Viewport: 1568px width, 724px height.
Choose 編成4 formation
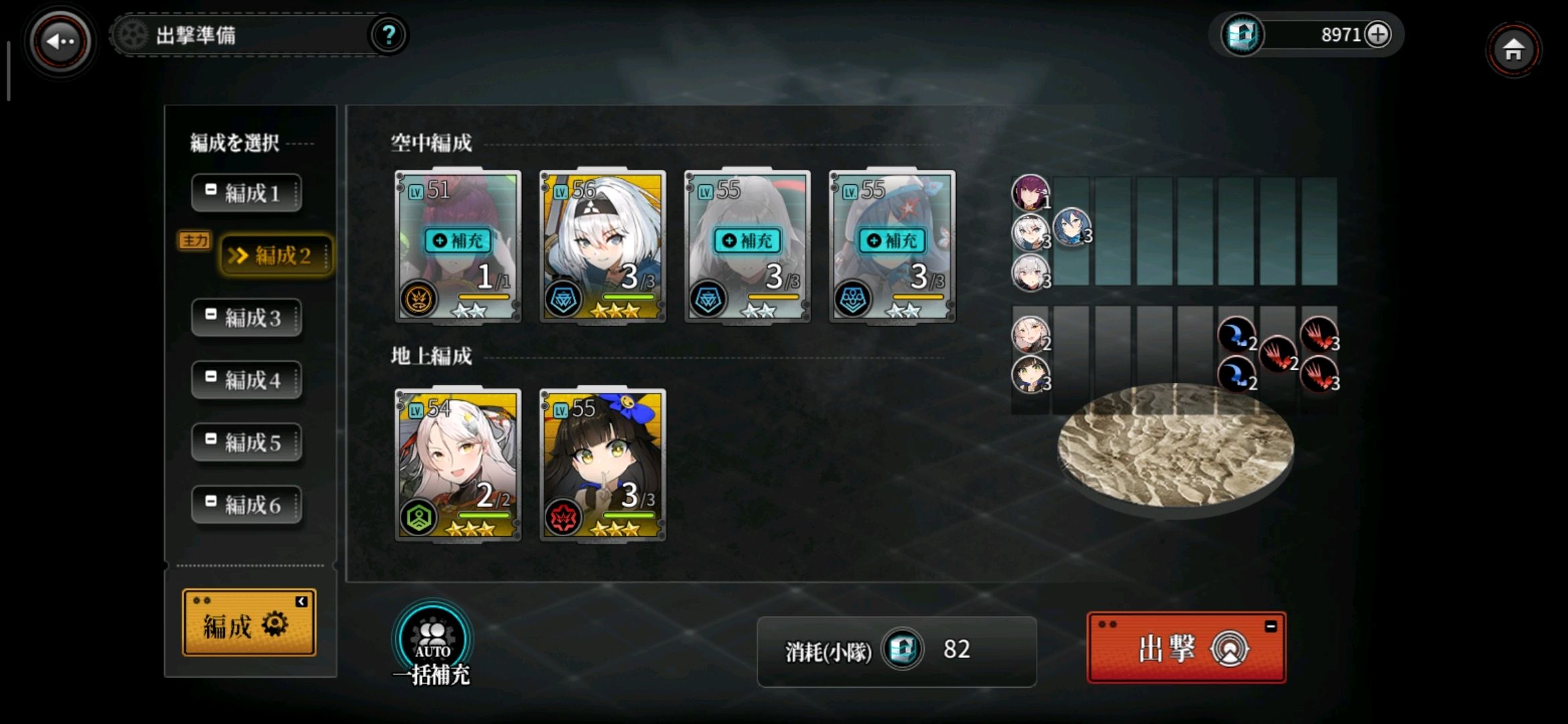point(246,380)
